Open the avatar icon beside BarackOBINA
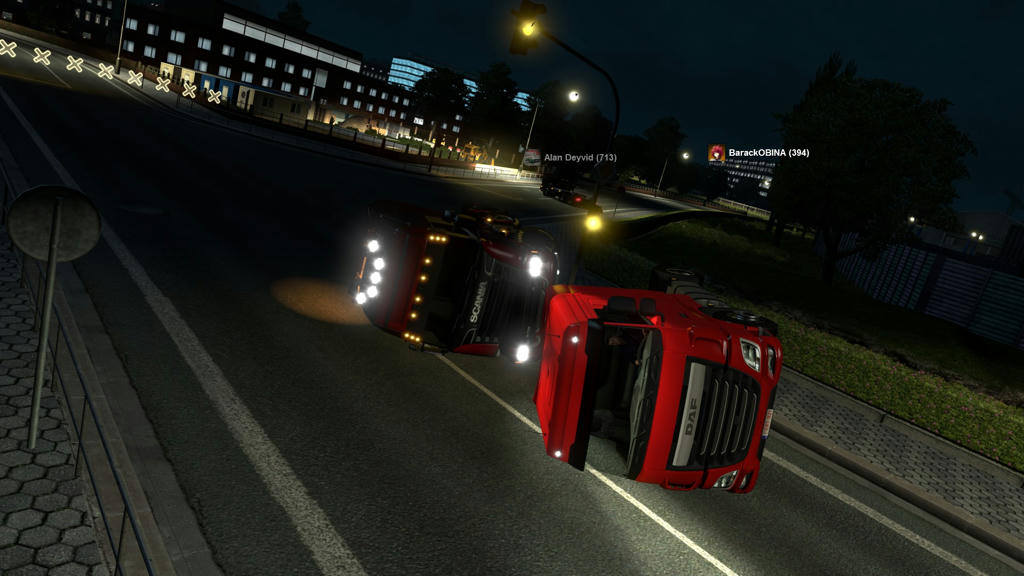 pyautogui.click(x=716, y=153)
